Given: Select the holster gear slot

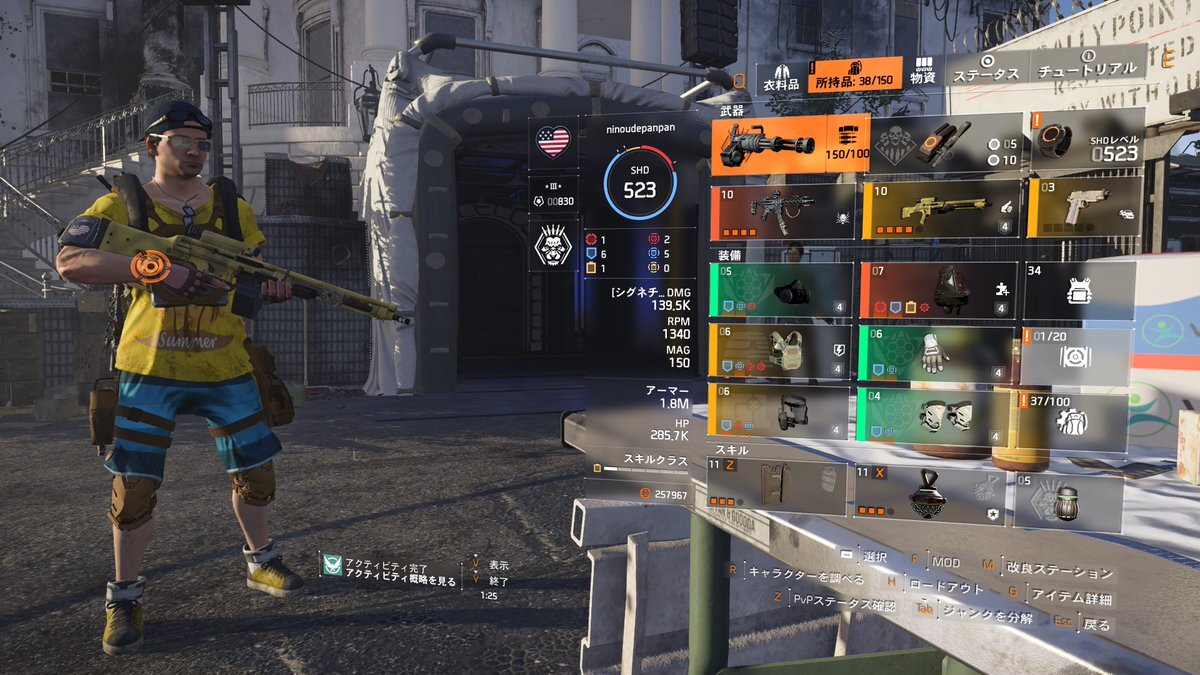Looking at the screenshot, I should 779,411.
